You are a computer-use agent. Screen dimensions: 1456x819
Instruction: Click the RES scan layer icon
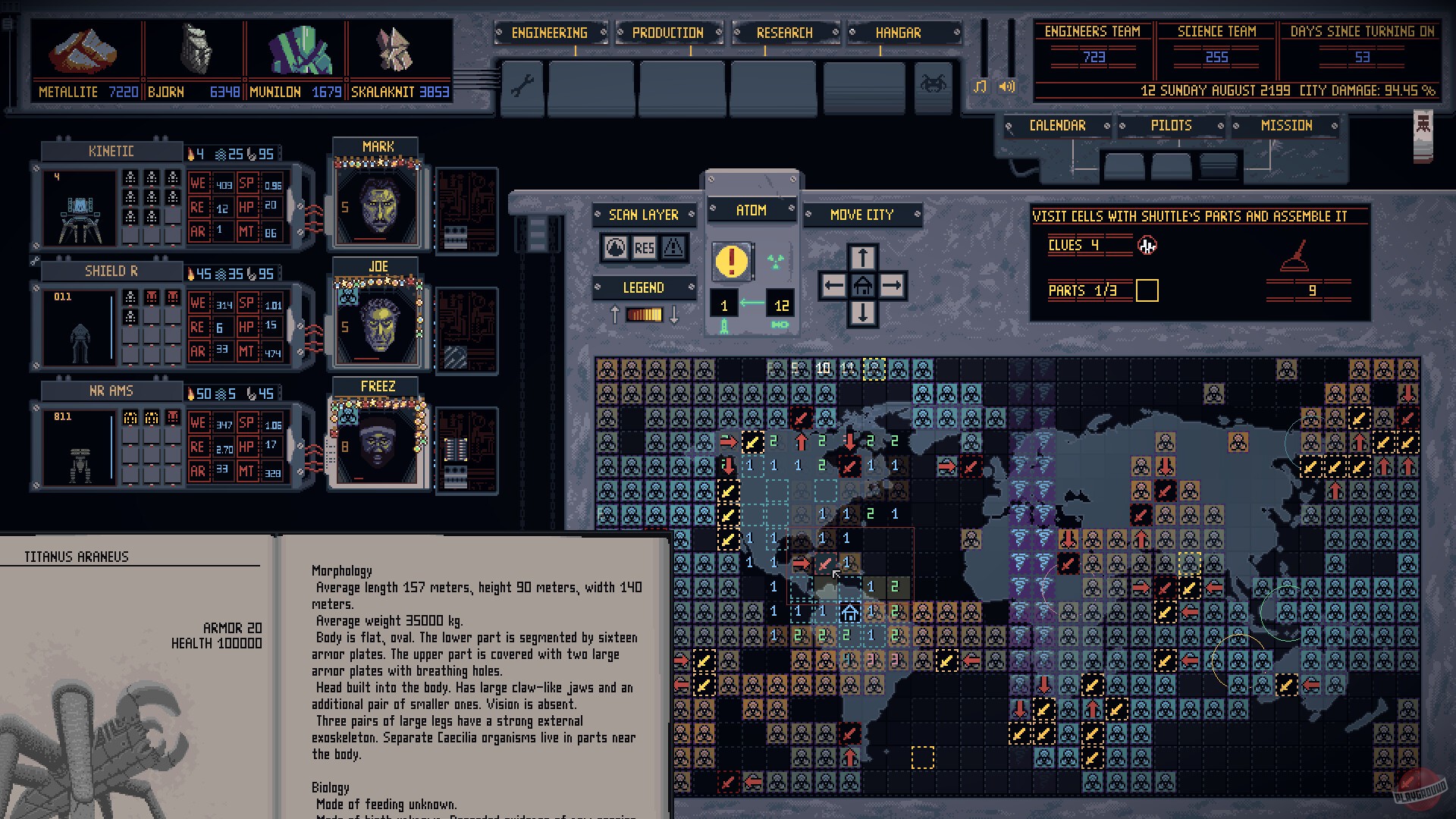(x=645, y=249)
